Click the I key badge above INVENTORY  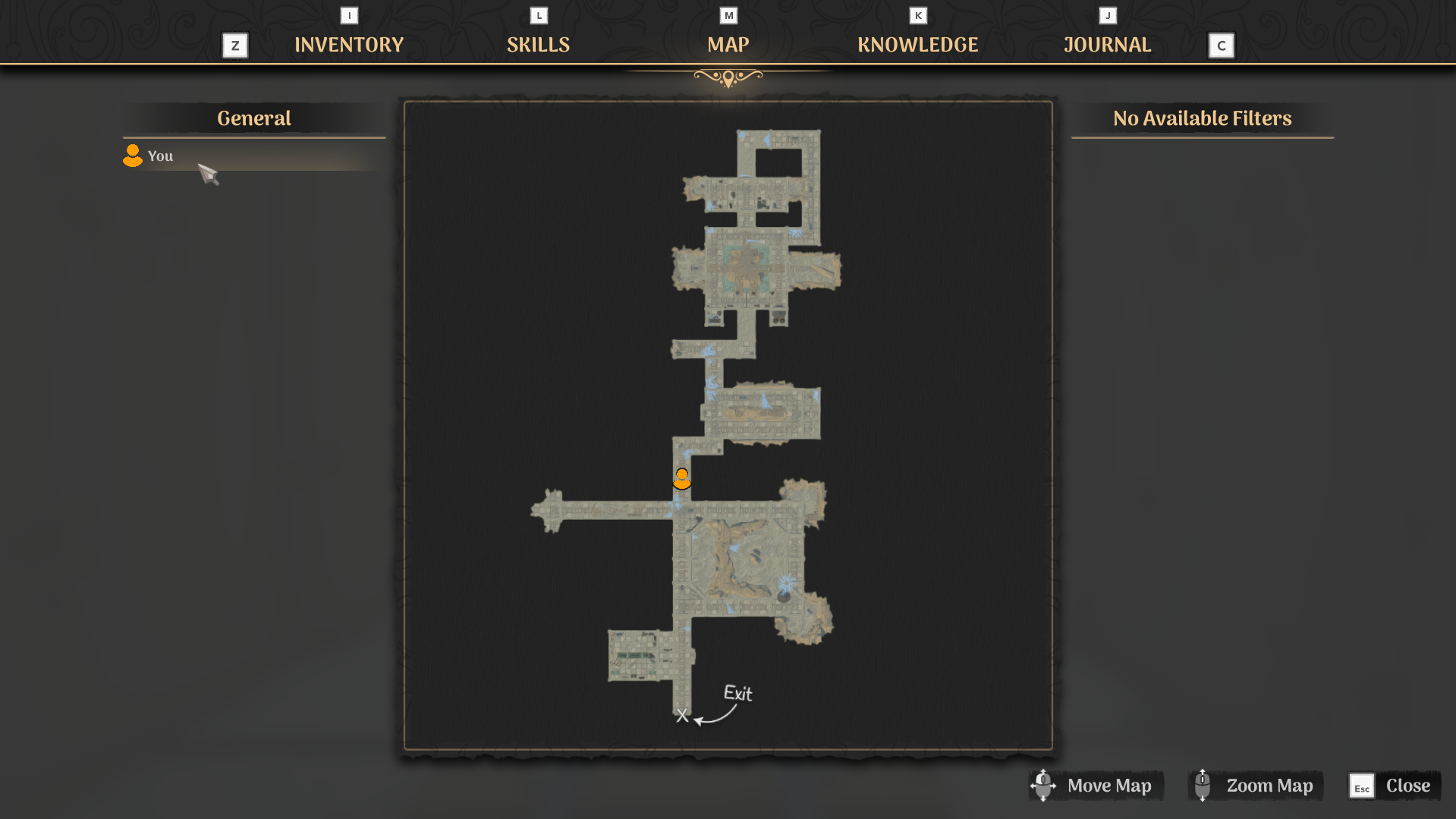(348, 14)
